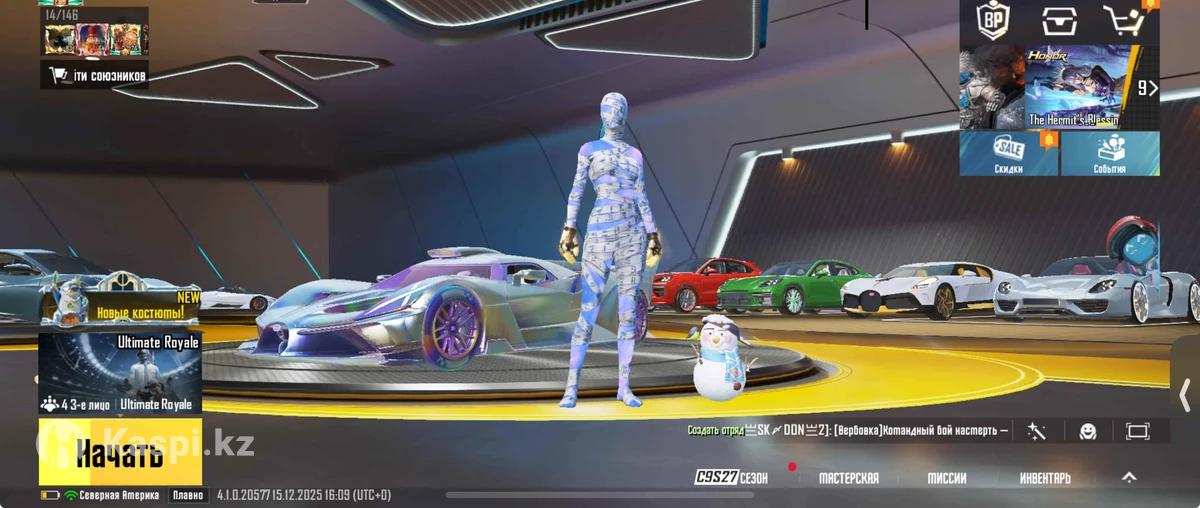1200x508 pixels.
Task: Open the Ultimate Royale mode selector
Action: coord(120,374)
